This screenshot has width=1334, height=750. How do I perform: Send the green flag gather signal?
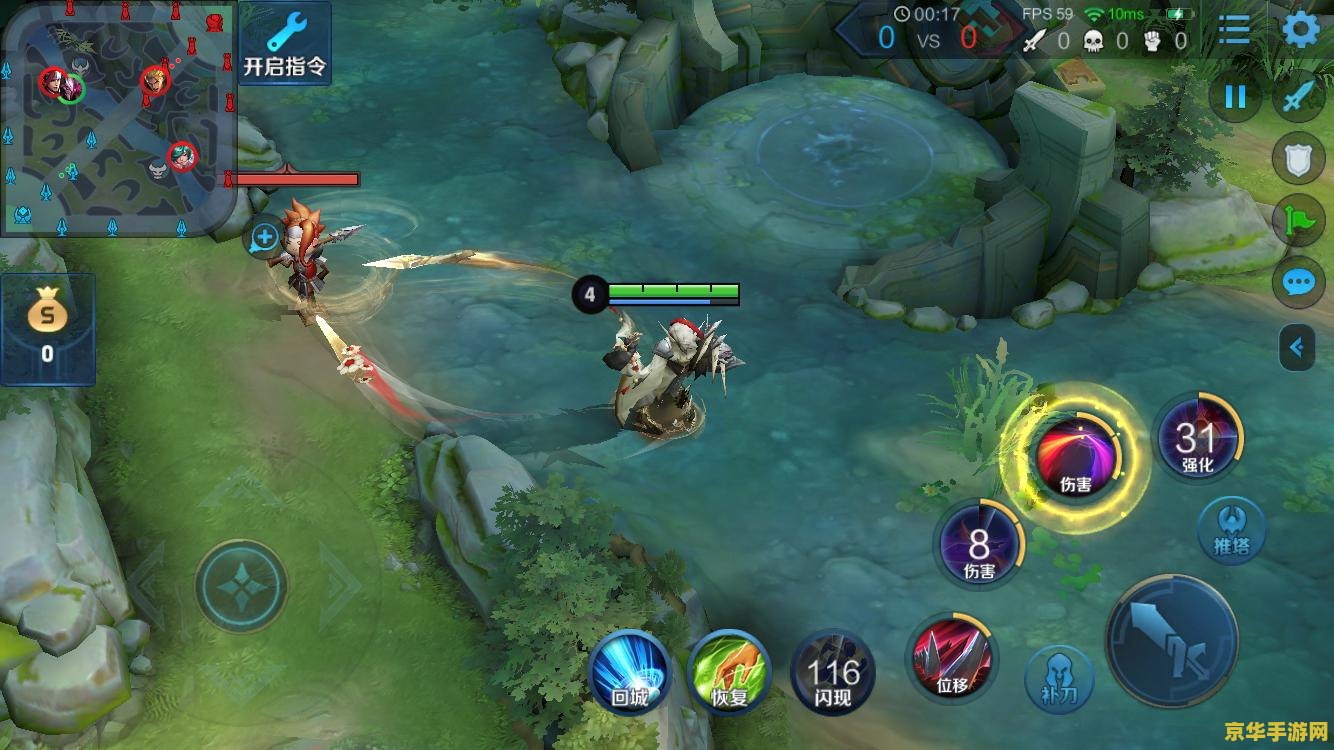coord(1298,221)
